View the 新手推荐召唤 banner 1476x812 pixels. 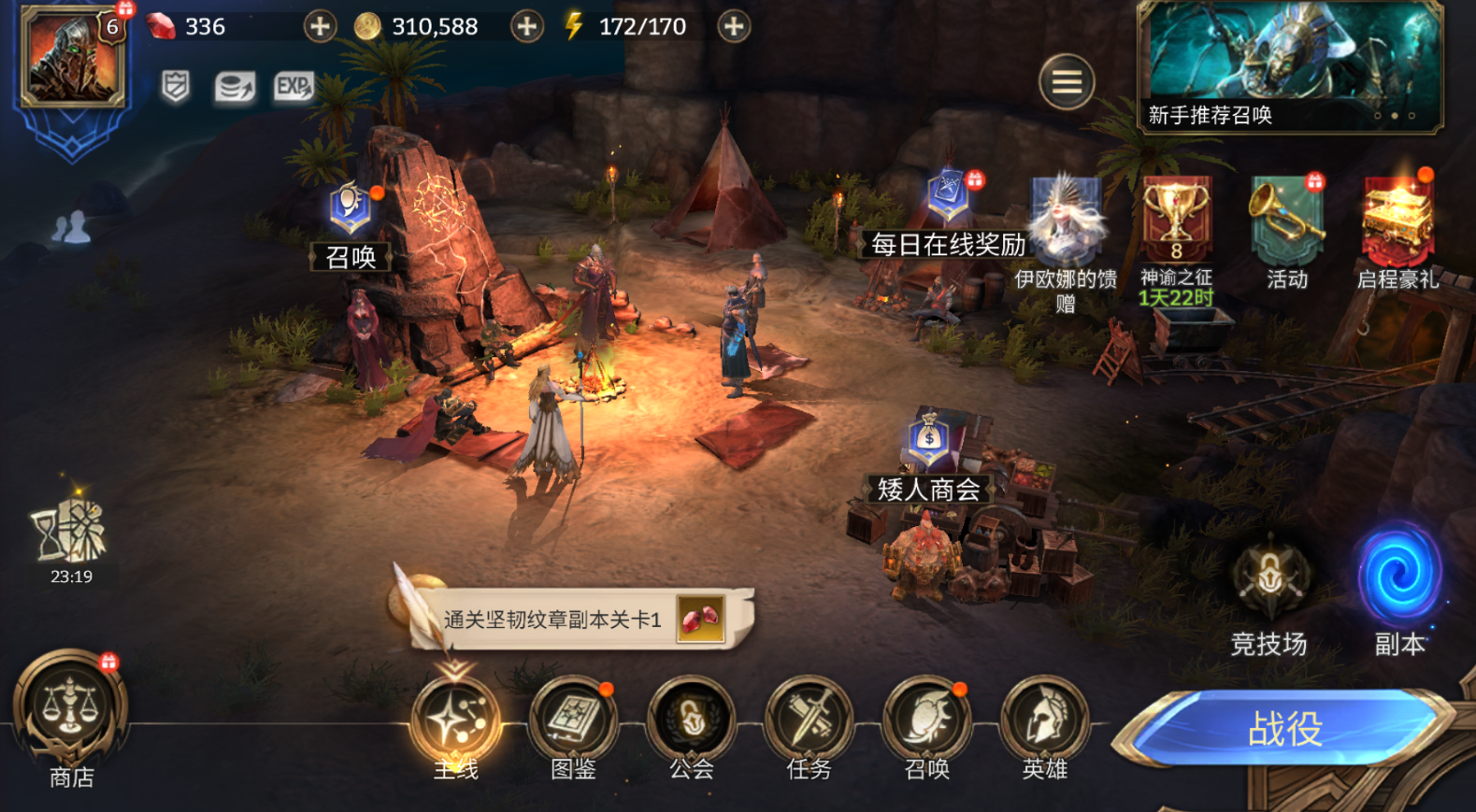coord(1290,65)
